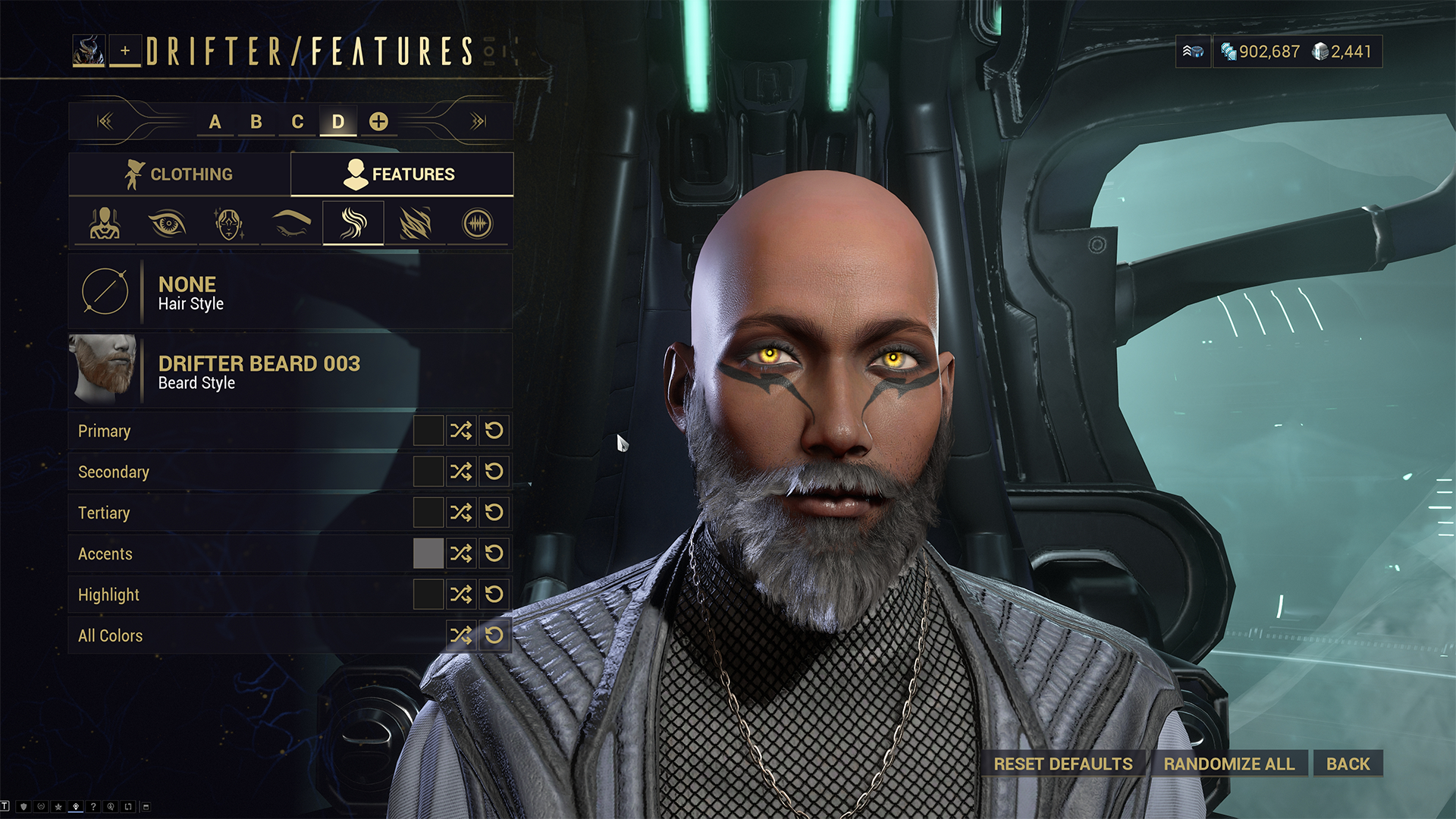Randomize All Colors with shuffle button

point(461,635)
